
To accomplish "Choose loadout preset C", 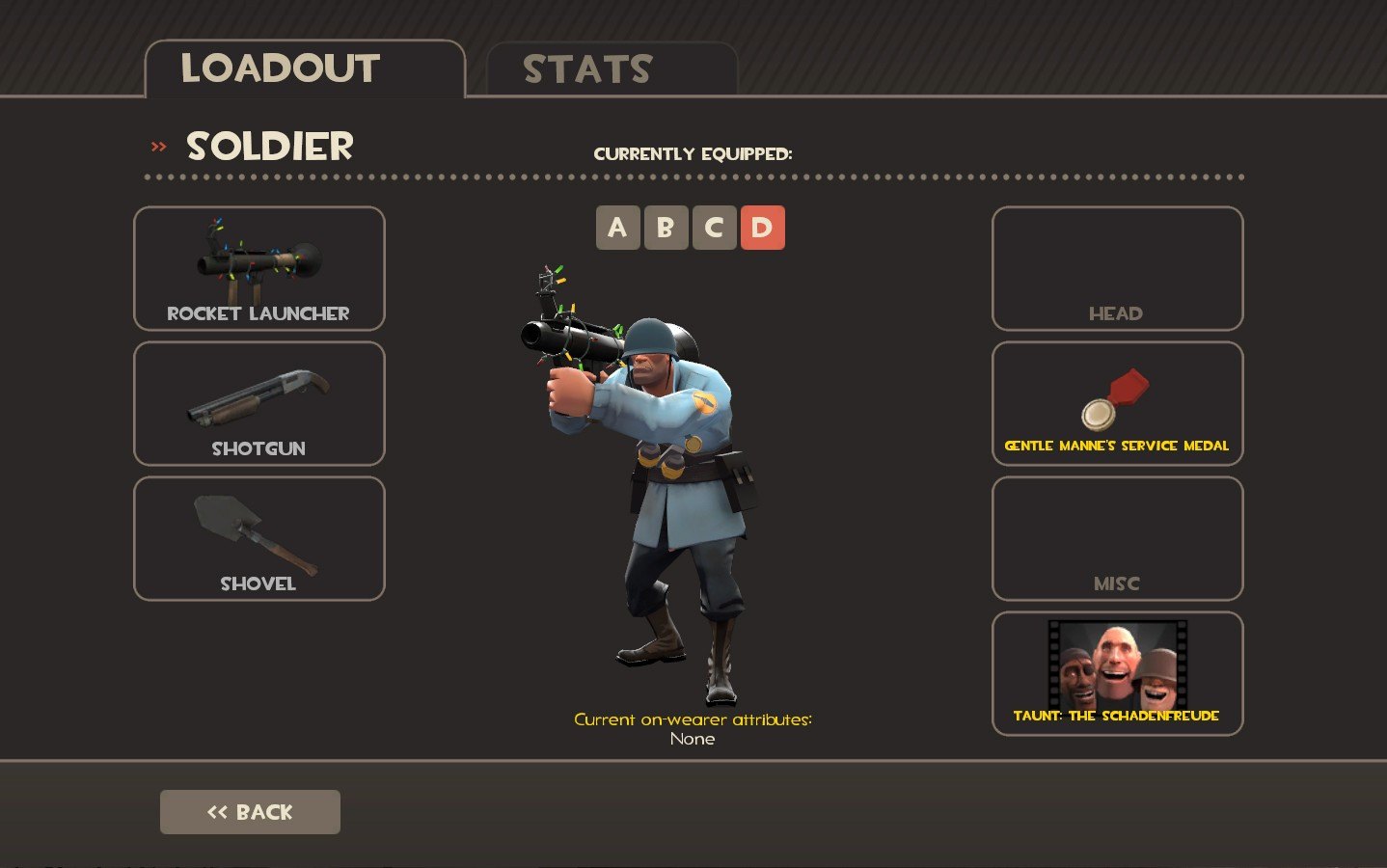I will click(x=714, y=228).
